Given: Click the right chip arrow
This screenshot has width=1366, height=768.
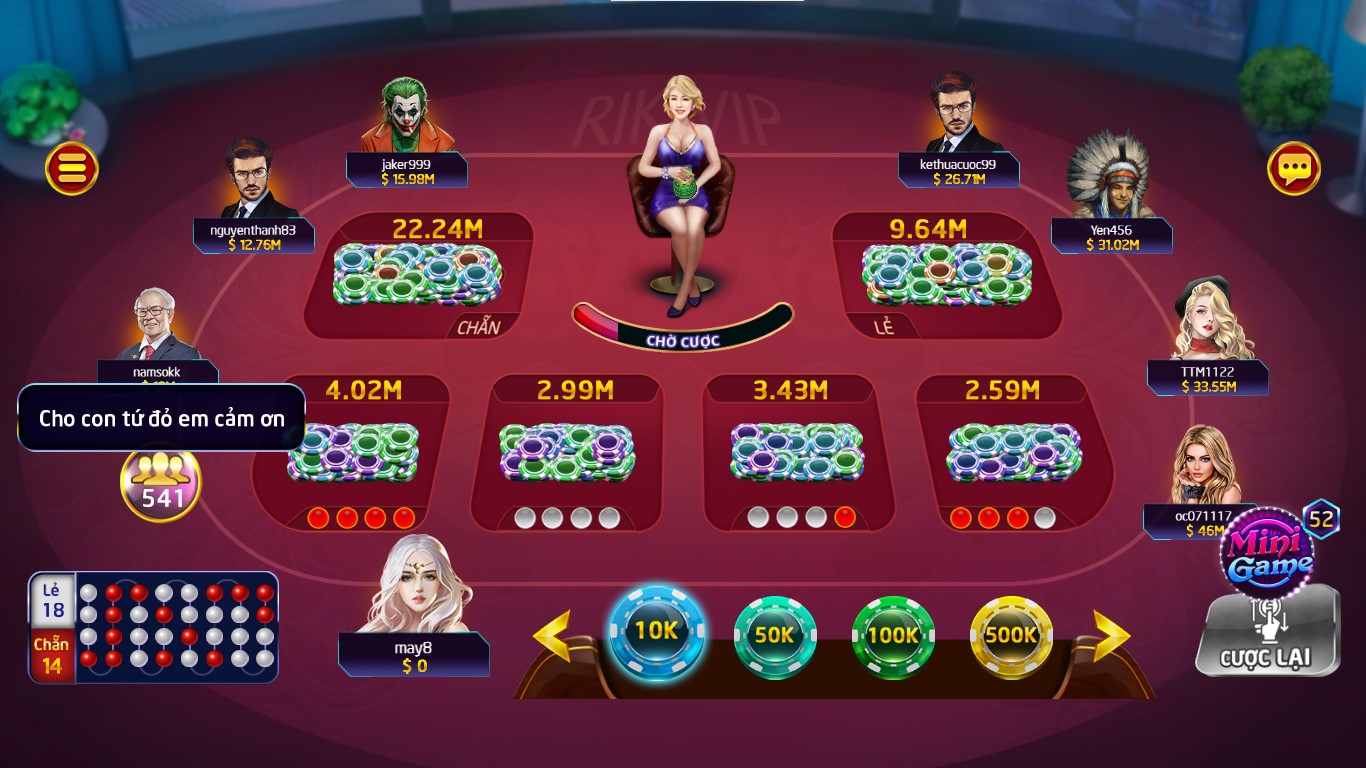Looking at the screenshot, I should (x=1111, y=636).
